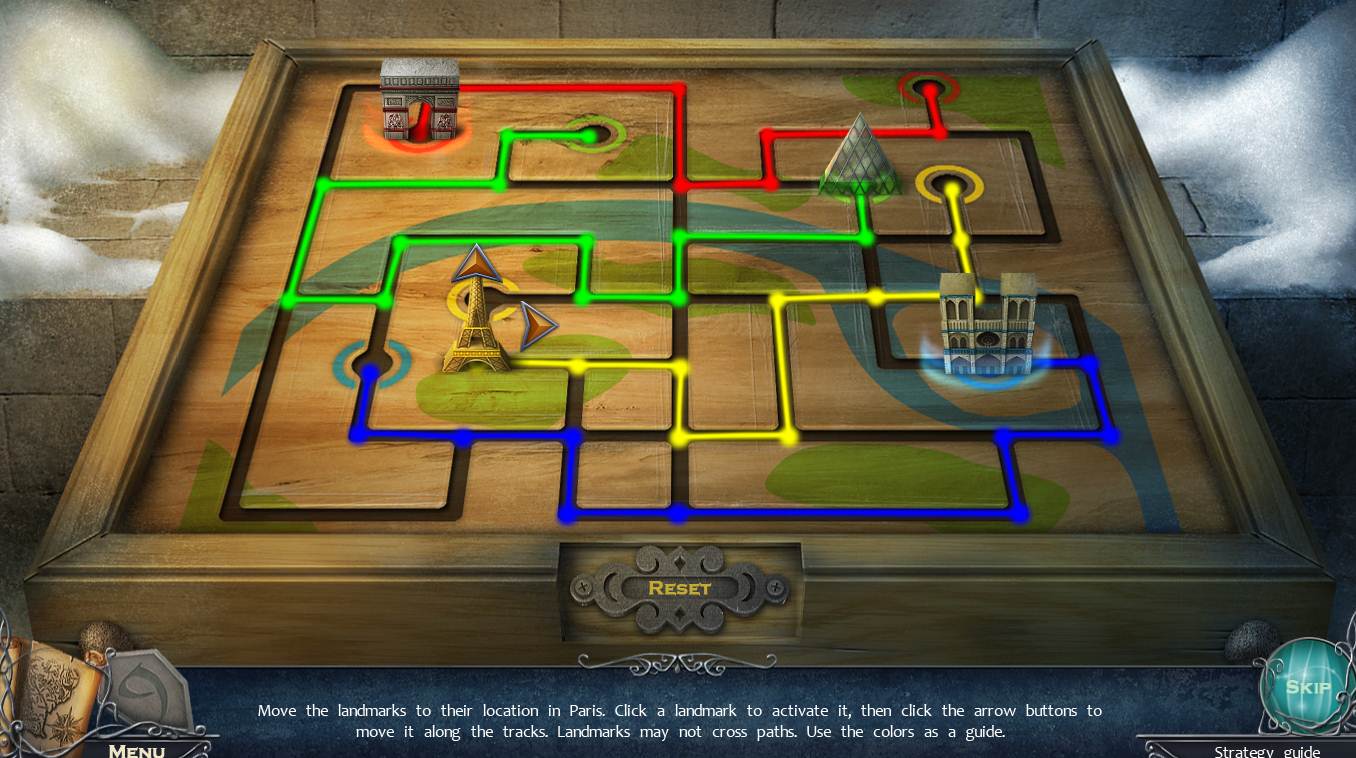Viewport: 1356px width, 758px height.
Task: Select the Arc de Triomphe landmark piece
Action: (418, 100)
